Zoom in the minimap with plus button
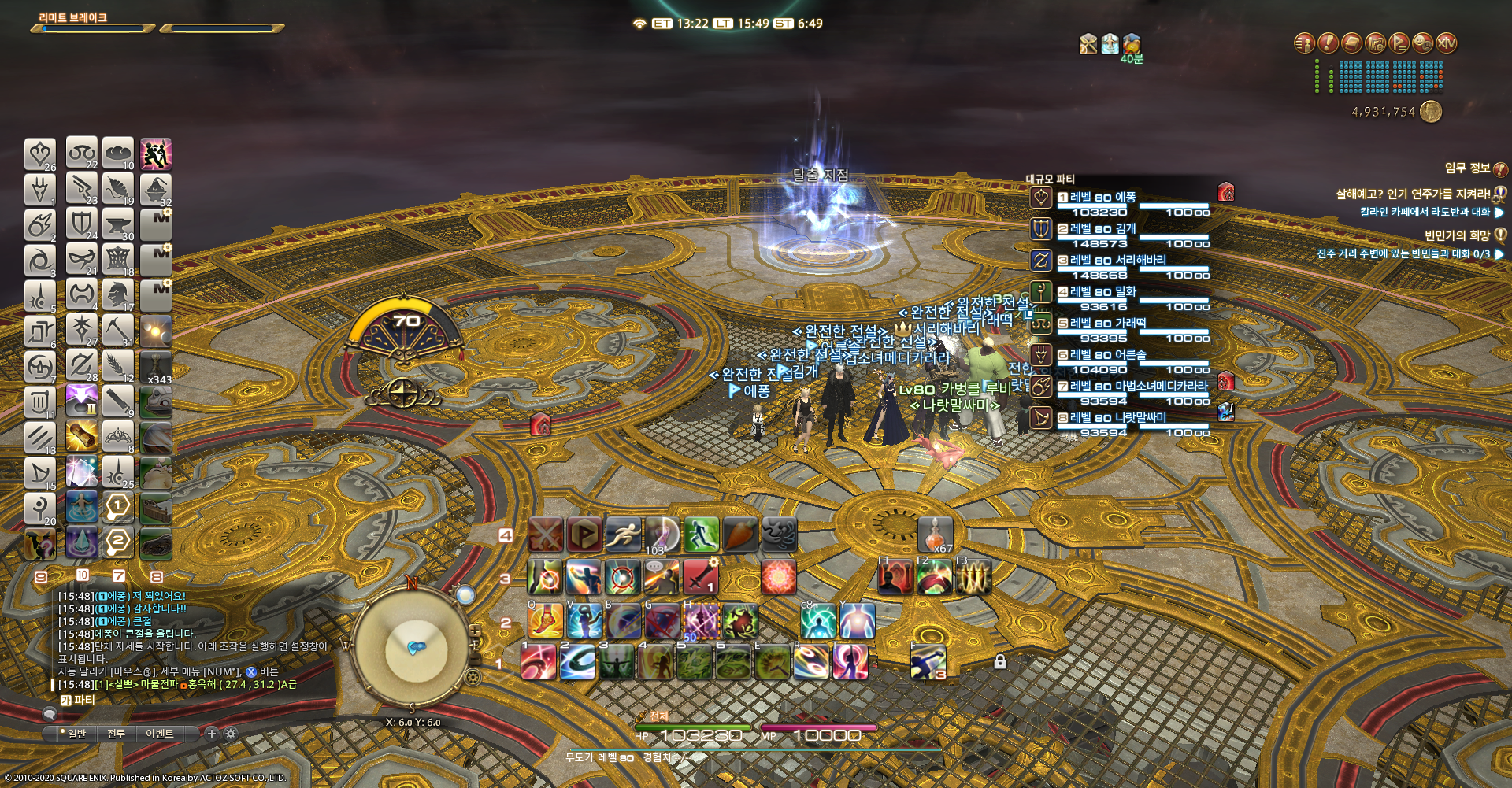The height and width of the screenshot is (788, 1512). click(x=475, y=631)
